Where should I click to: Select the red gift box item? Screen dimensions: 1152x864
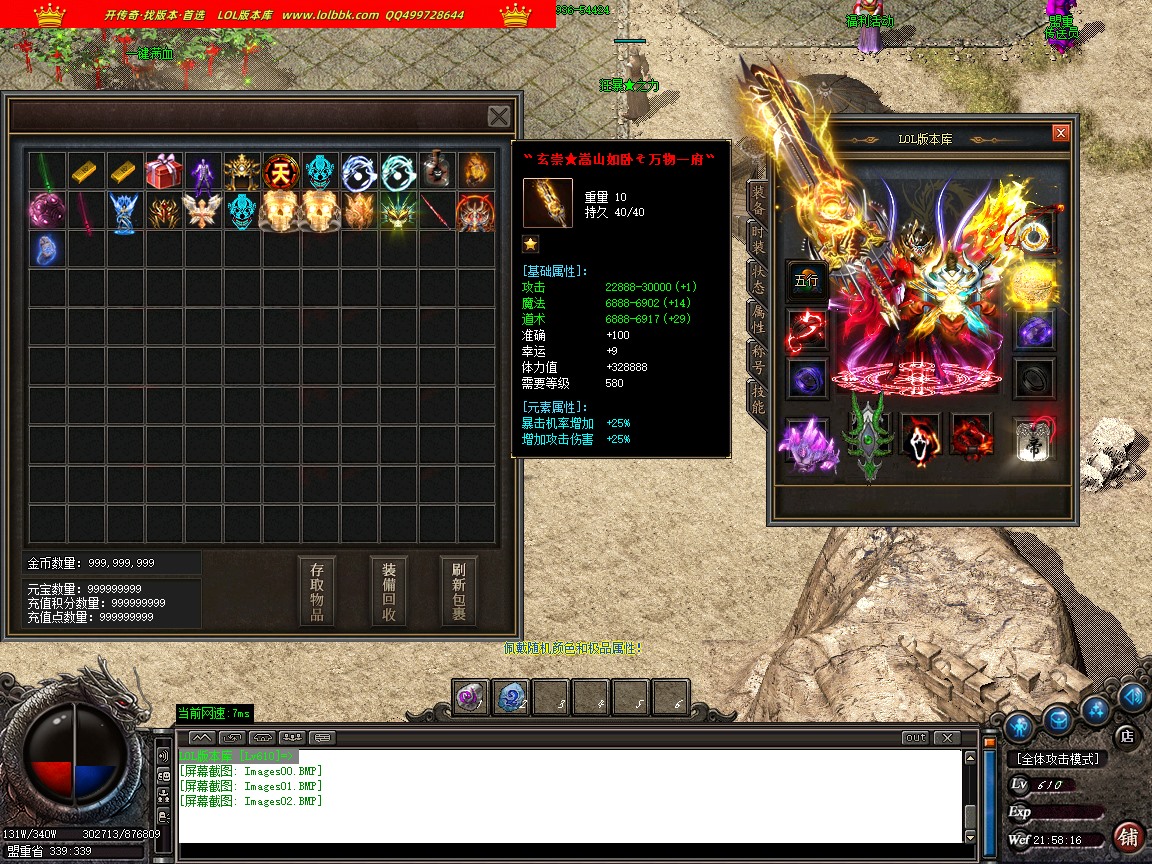pos(164,172)
